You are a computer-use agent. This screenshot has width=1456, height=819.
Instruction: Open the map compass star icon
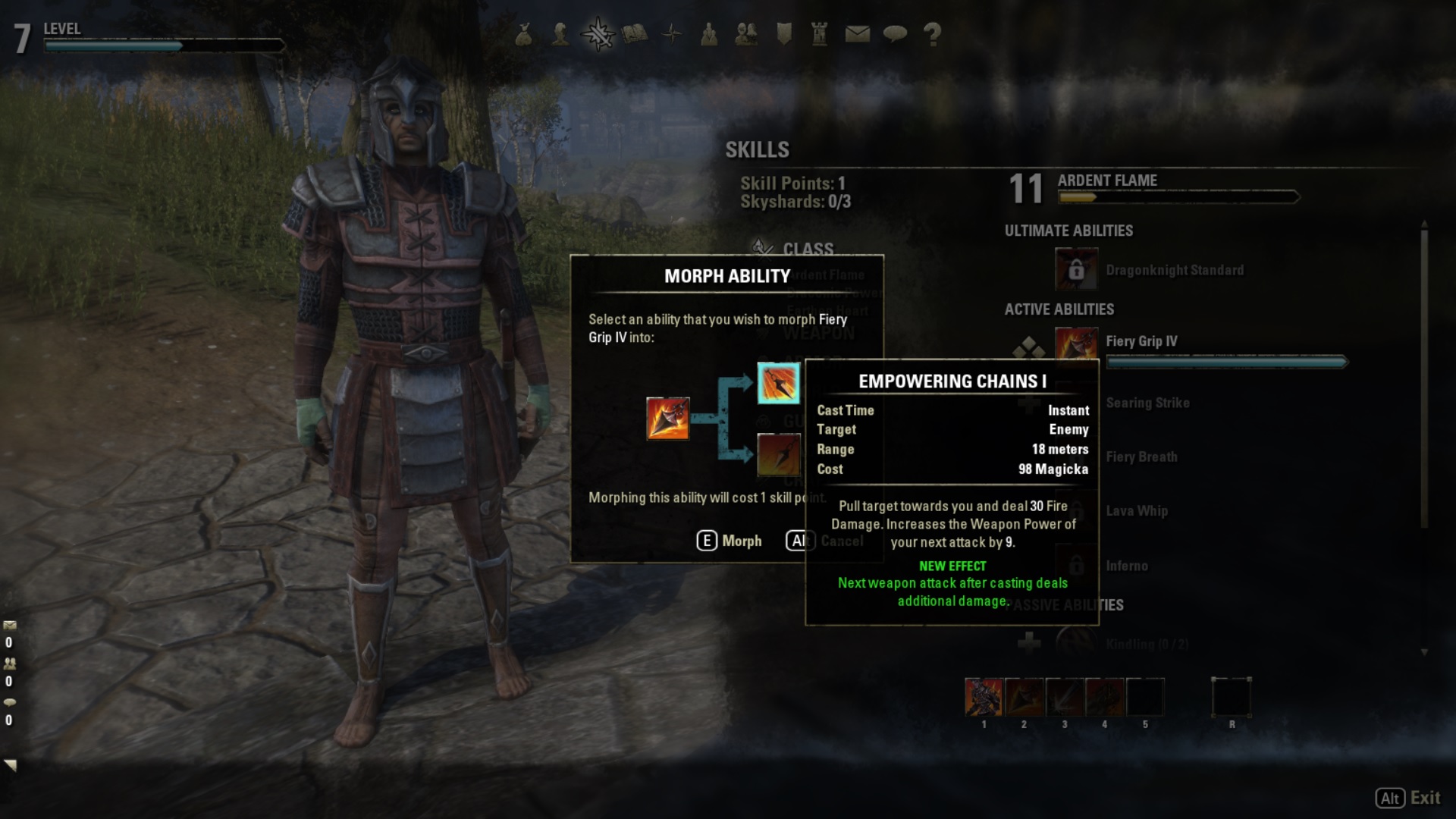coord(672,34)
